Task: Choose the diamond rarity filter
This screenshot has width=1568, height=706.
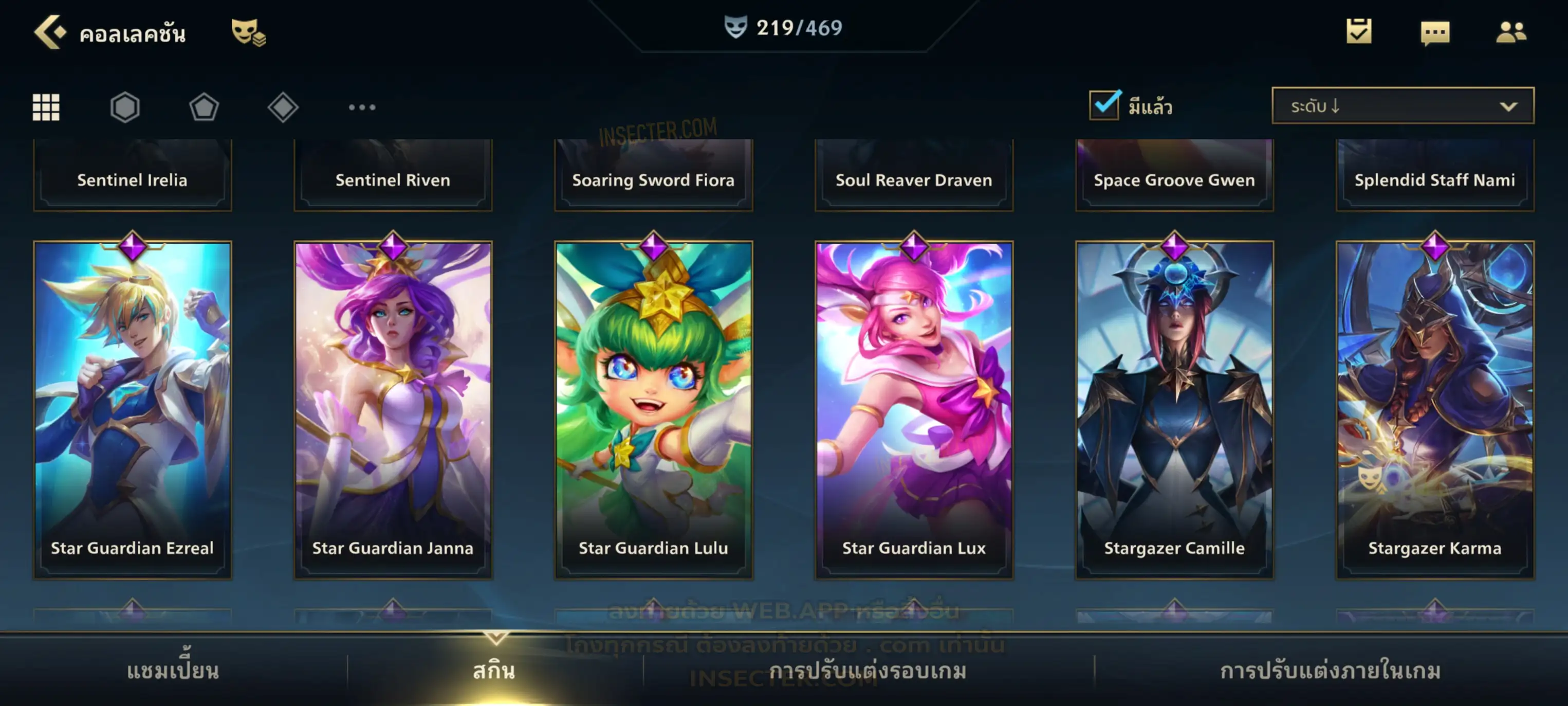Action: tap(283, 107)
